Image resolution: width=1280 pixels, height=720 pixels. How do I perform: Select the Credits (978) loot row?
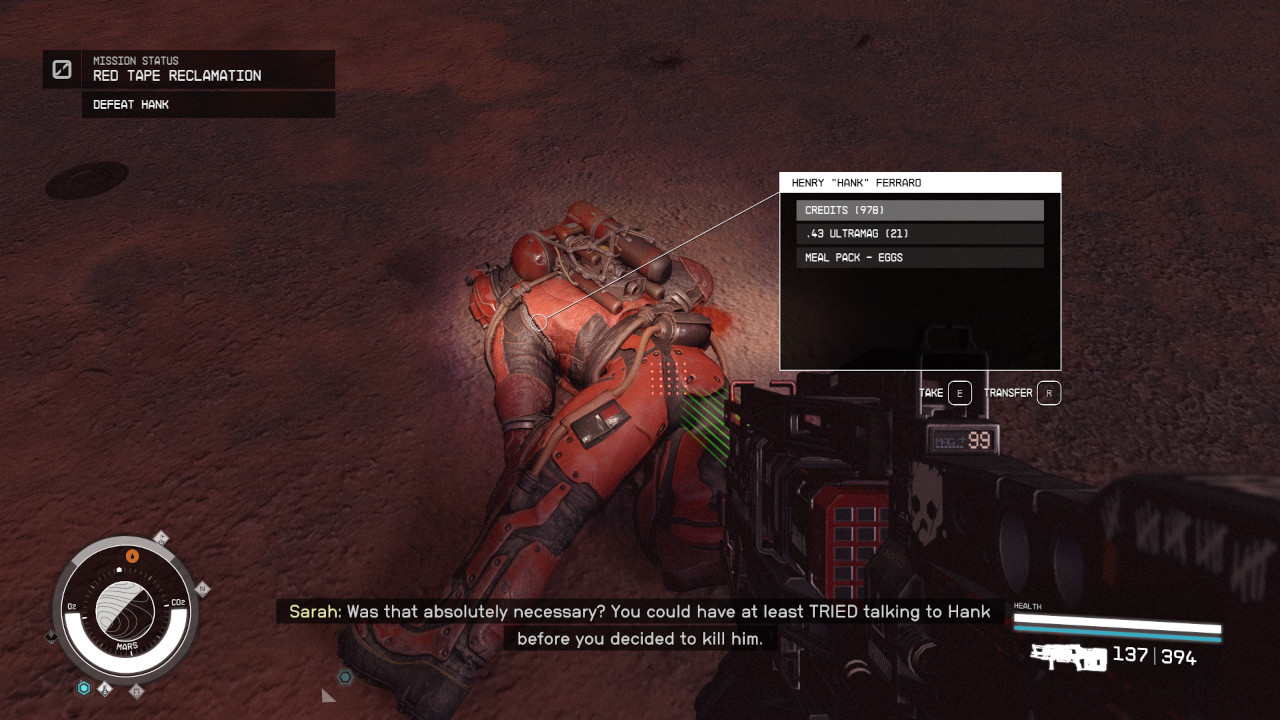(x=919, y=210)
